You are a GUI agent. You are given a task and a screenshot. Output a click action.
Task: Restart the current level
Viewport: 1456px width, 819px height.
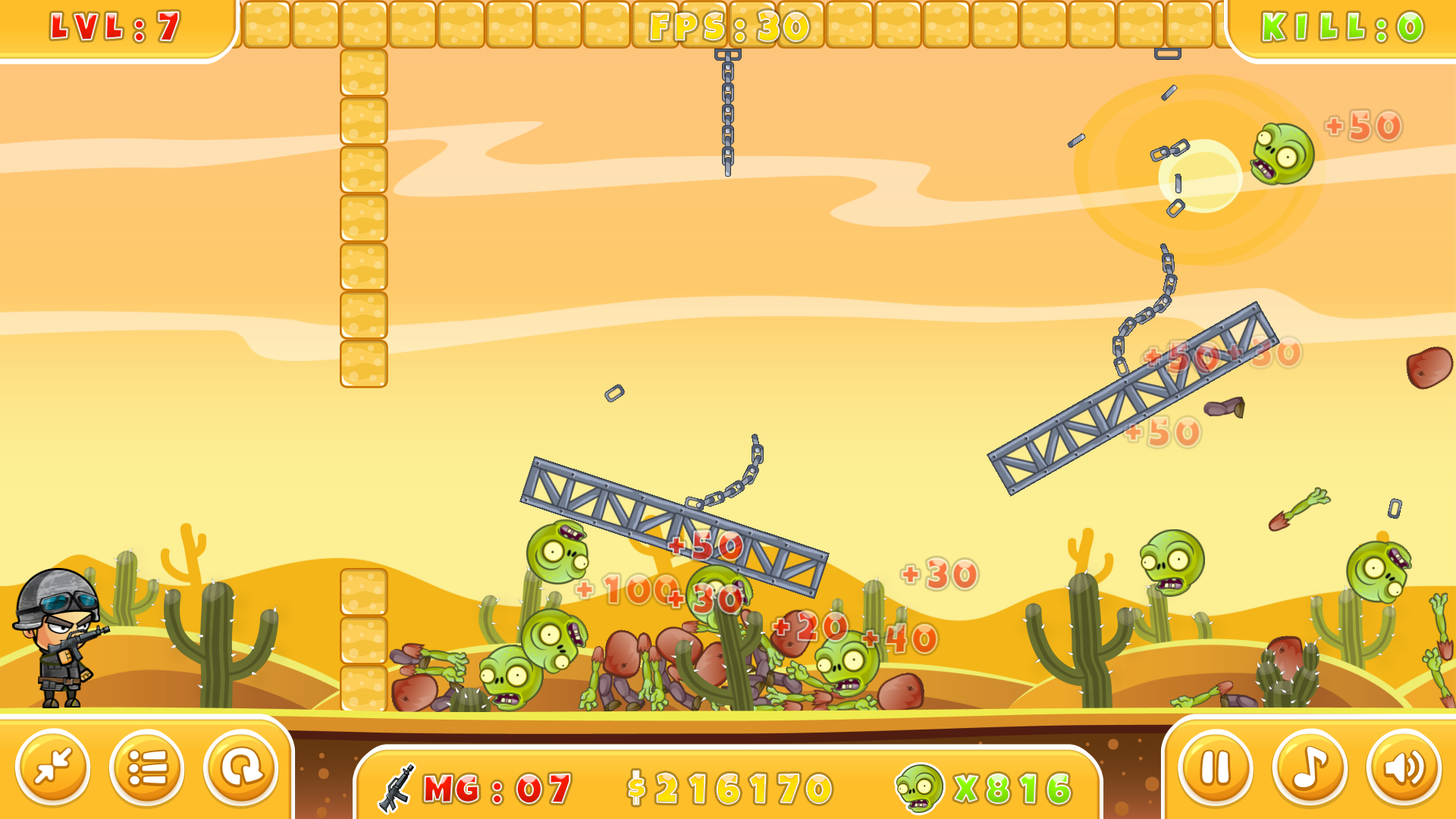(241, 767)
